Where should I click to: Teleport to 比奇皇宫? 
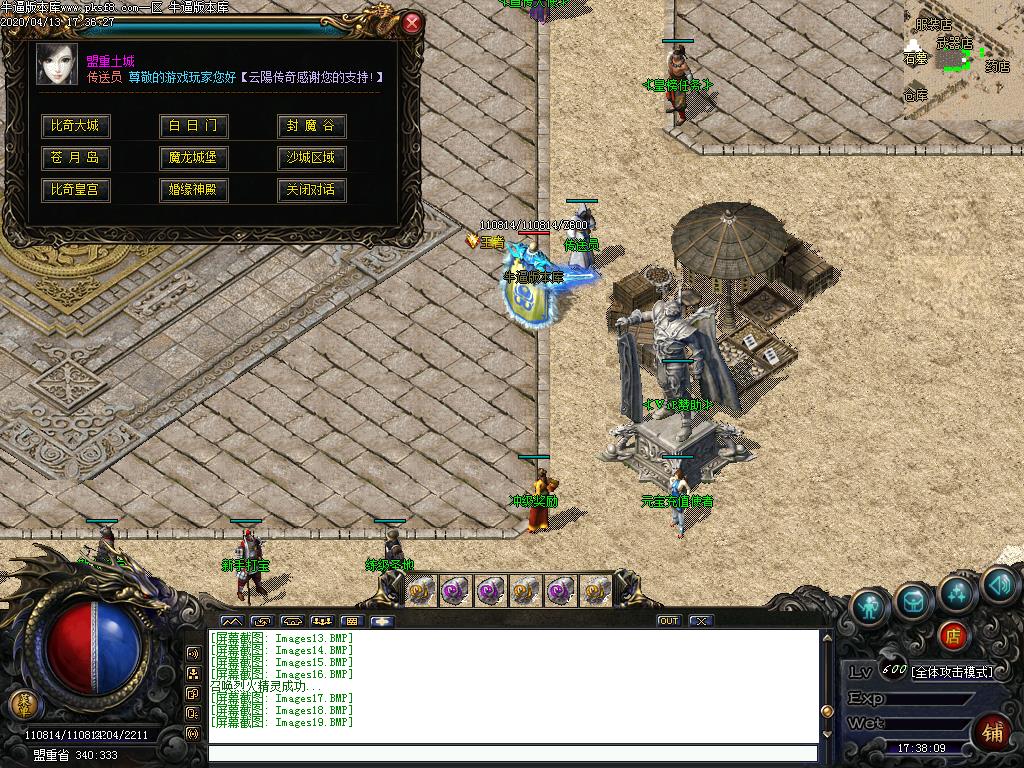point(75,190)
